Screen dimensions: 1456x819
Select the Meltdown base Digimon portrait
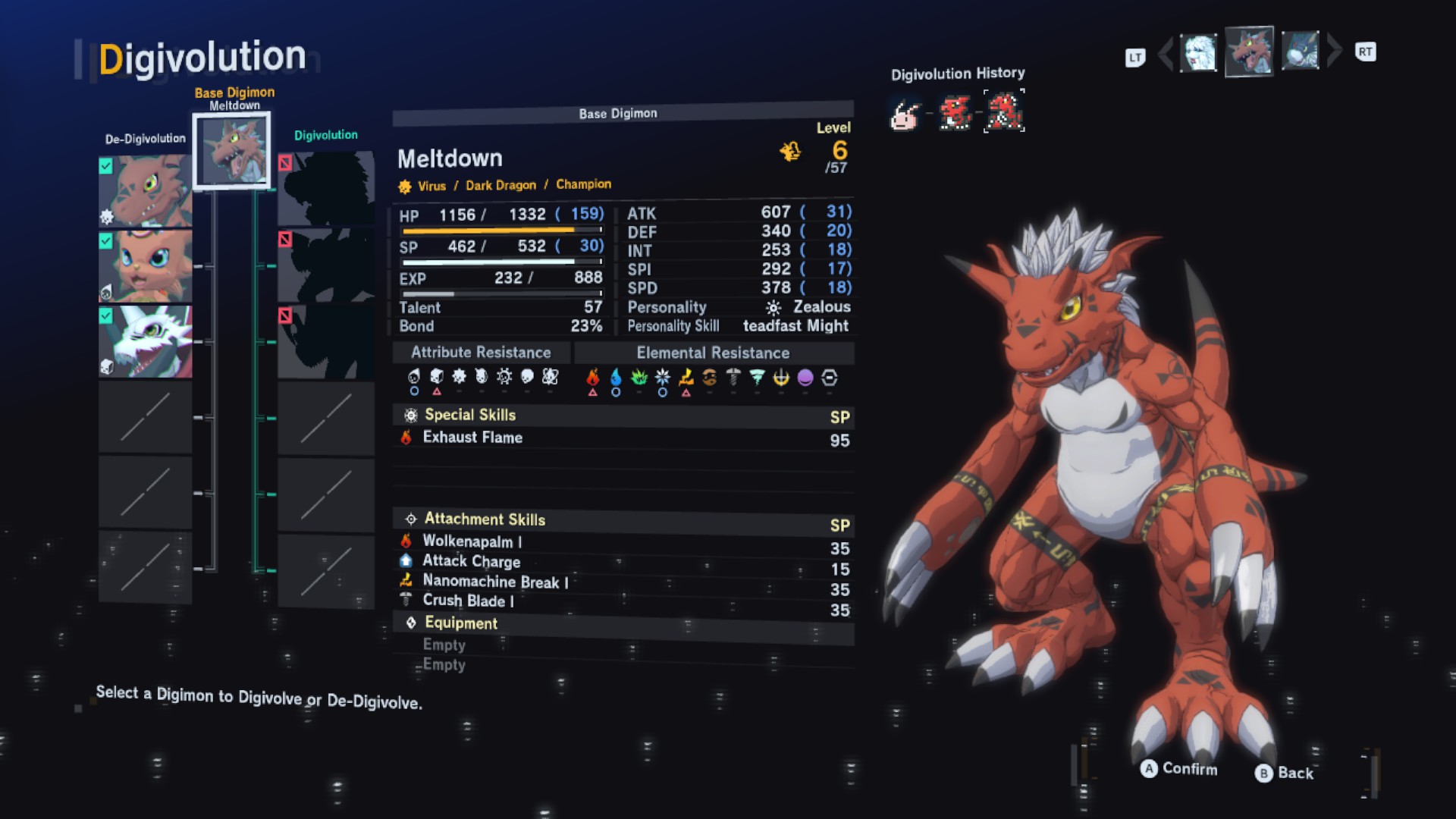[x=231, y=150]
